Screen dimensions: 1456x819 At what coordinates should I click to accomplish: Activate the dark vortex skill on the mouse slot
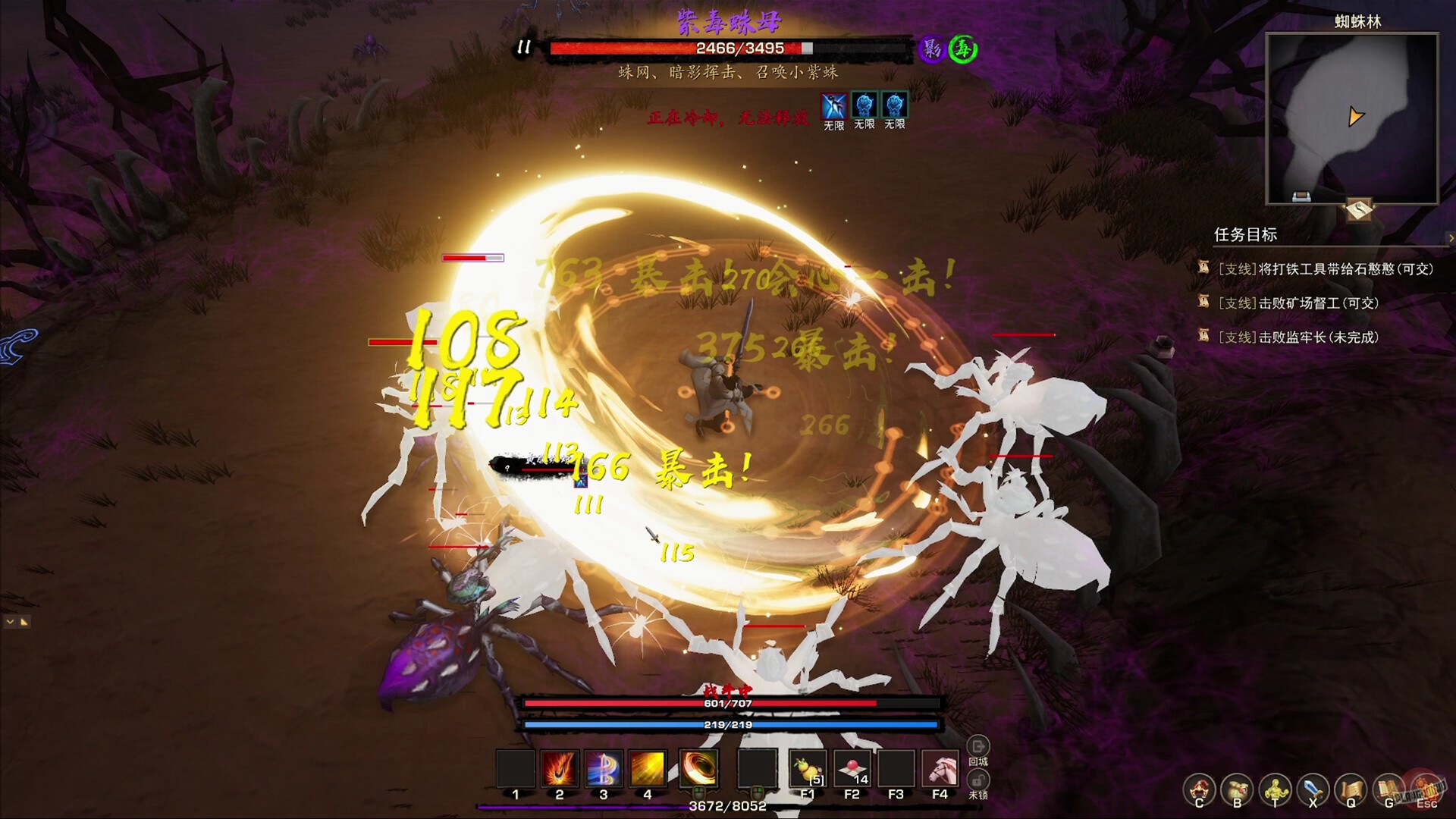[698, 767]
